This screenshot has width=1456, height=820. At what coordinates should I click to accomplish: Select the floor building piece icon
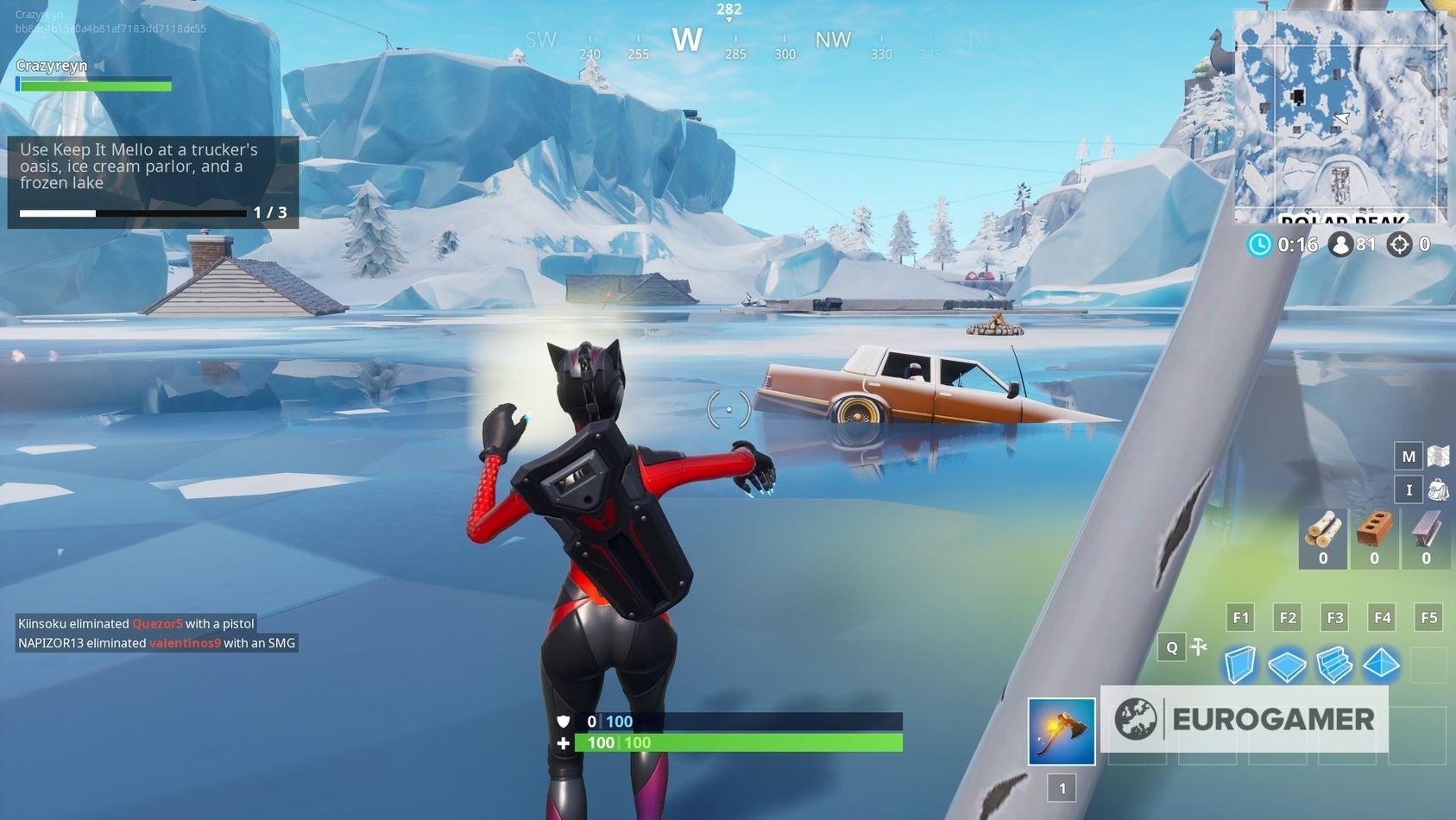coord(1288,665)
